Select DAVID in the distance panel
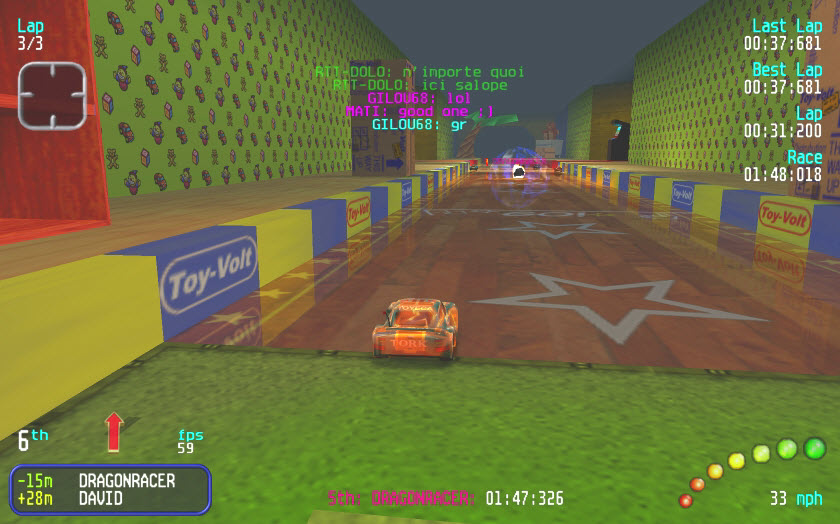The width and height of the screenshot is (840, 524). (x=100, y=498)
